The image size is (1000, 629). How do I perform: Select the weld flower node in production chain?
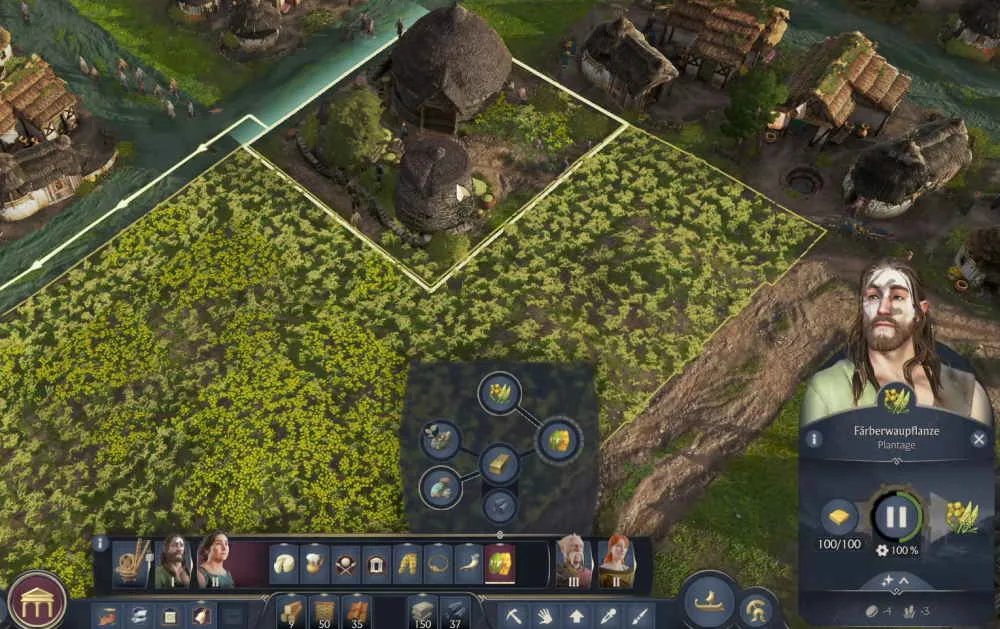499,392
